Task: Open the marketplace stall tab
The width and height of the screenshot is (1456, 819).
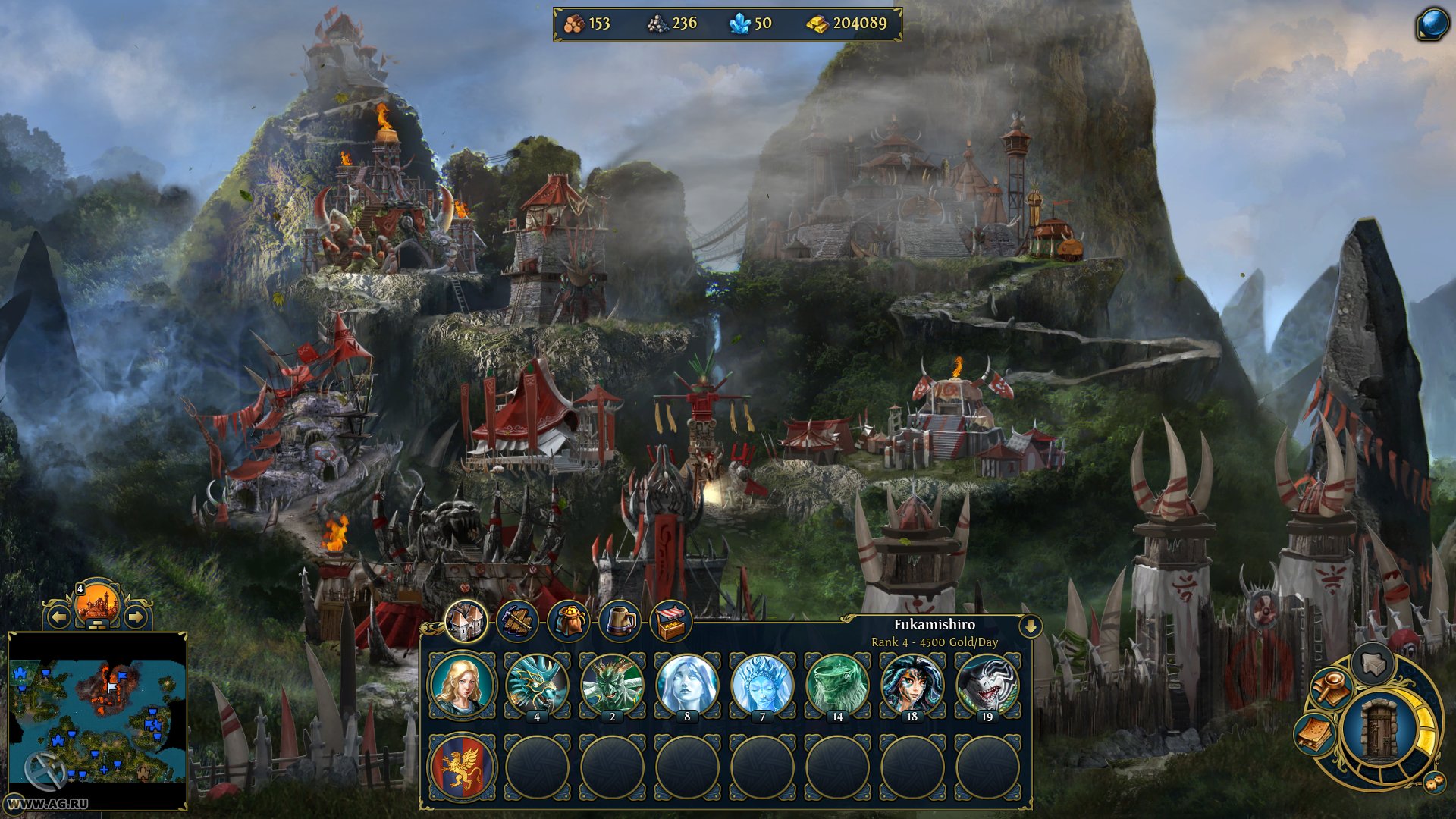Action: 670,622
